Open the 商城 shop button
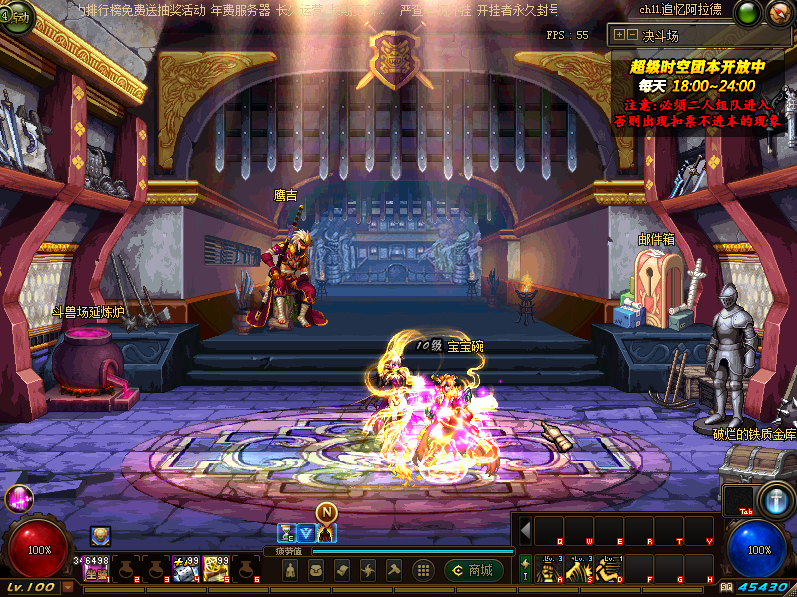 point(474,570)
